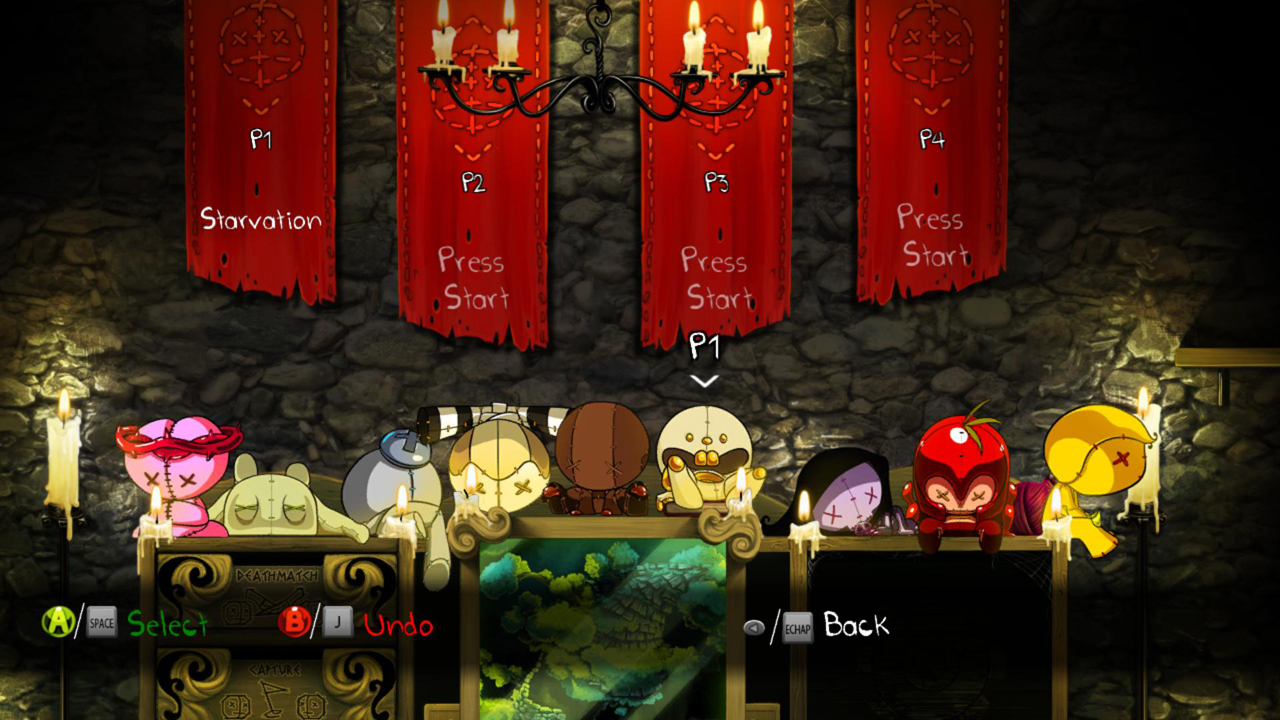Expand the chevron under the P1 label
The image size is (1280, 720).
coord(706,380)
